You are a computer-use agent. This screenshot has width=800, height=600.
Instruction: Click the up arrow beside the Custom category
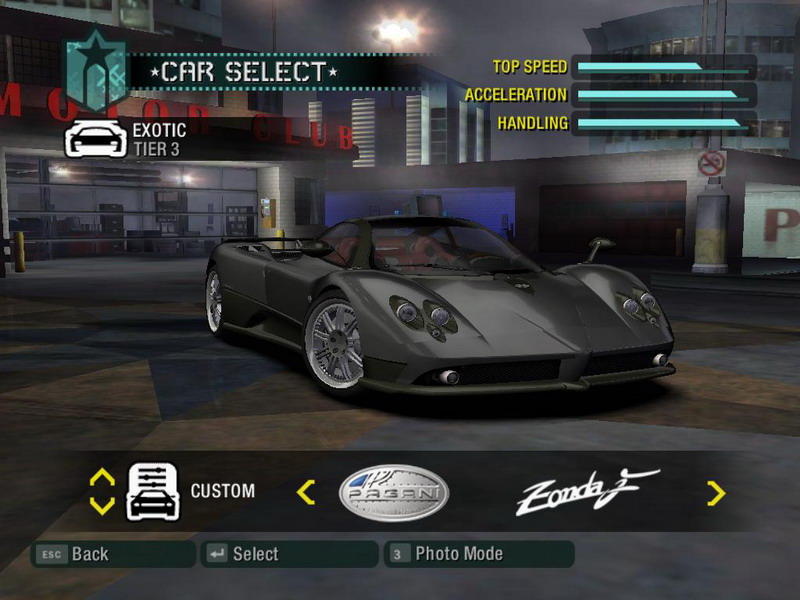point(102,478)
